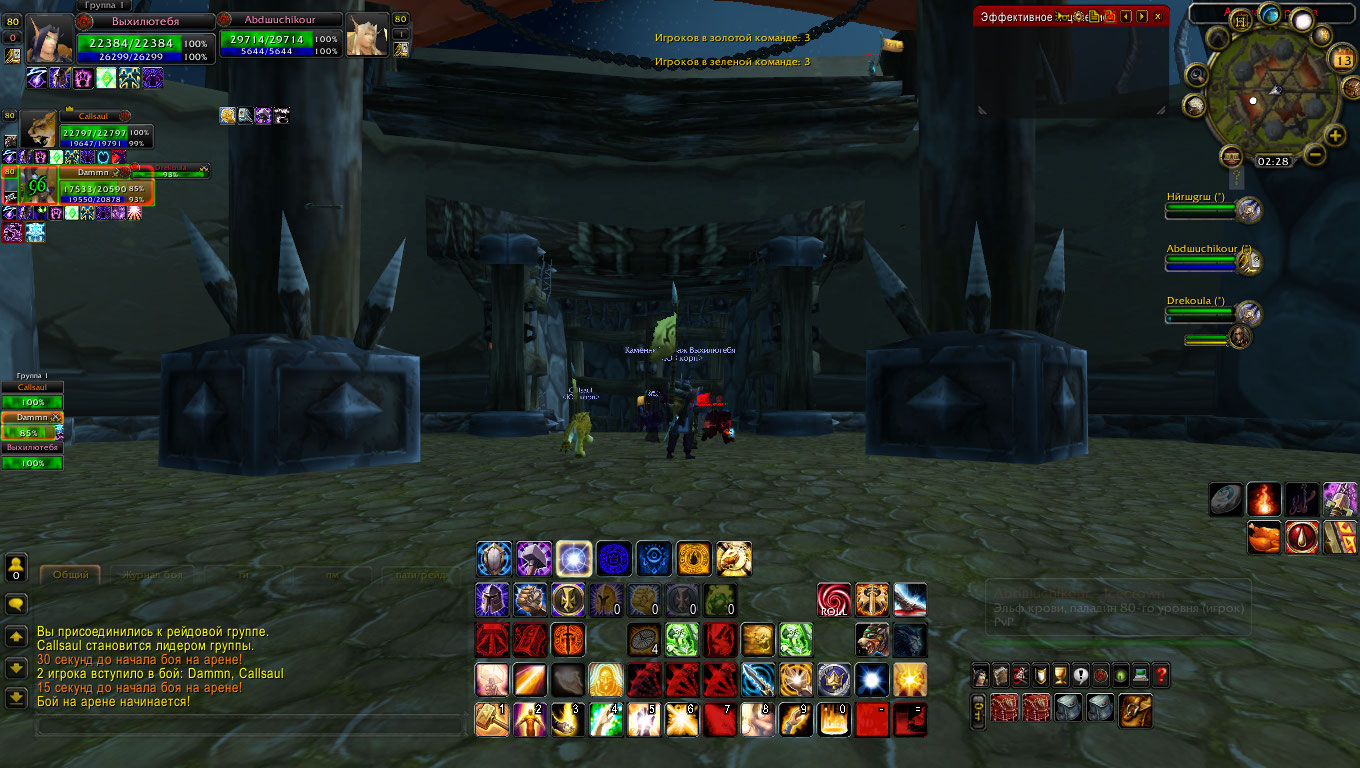Open the calendar showing day 13
Viewport: 1360px width, 768px height.
[x=1343, y=60]
